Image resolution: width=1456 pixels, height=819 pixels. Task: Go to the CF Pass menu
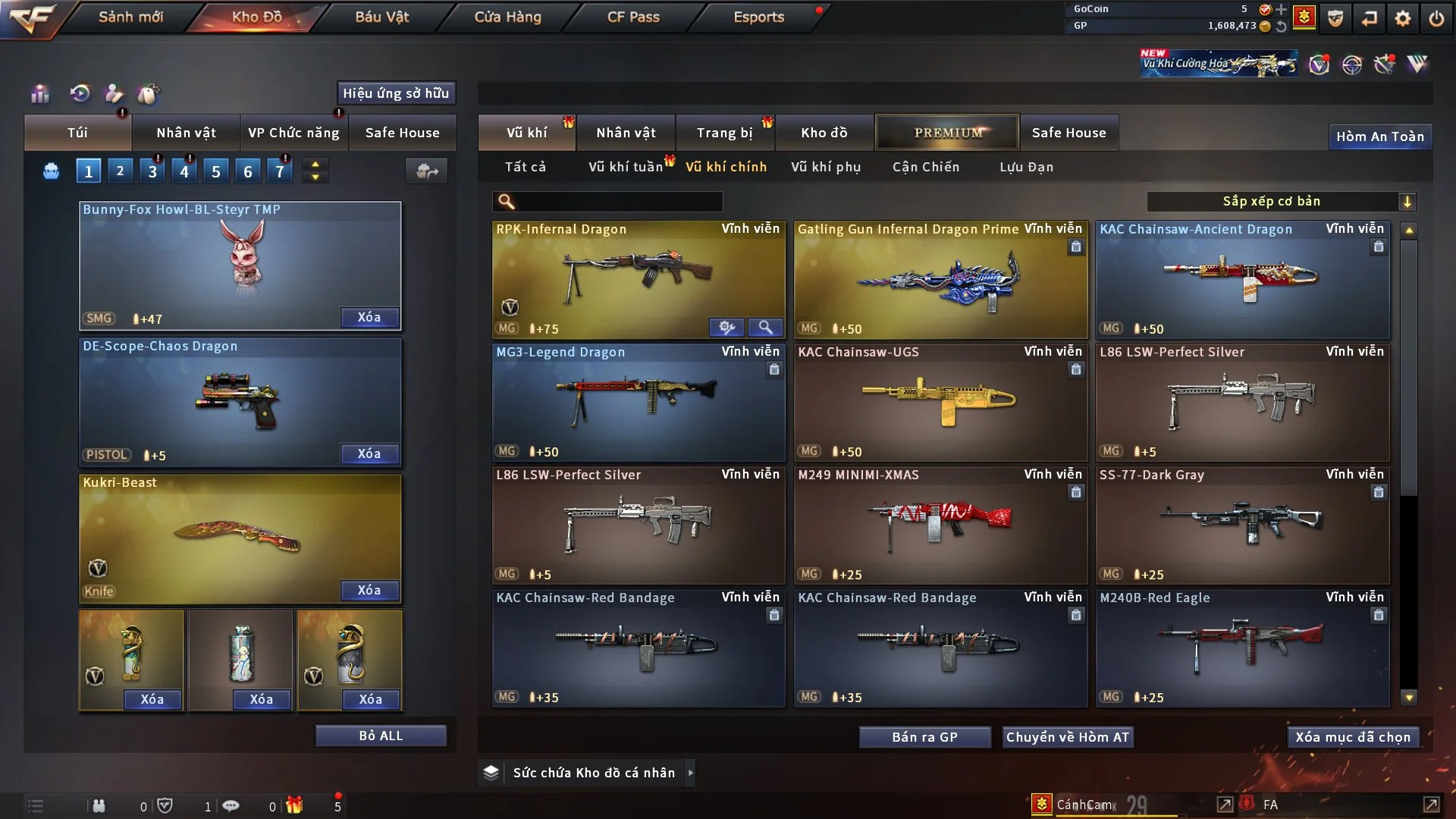[633, 17]
